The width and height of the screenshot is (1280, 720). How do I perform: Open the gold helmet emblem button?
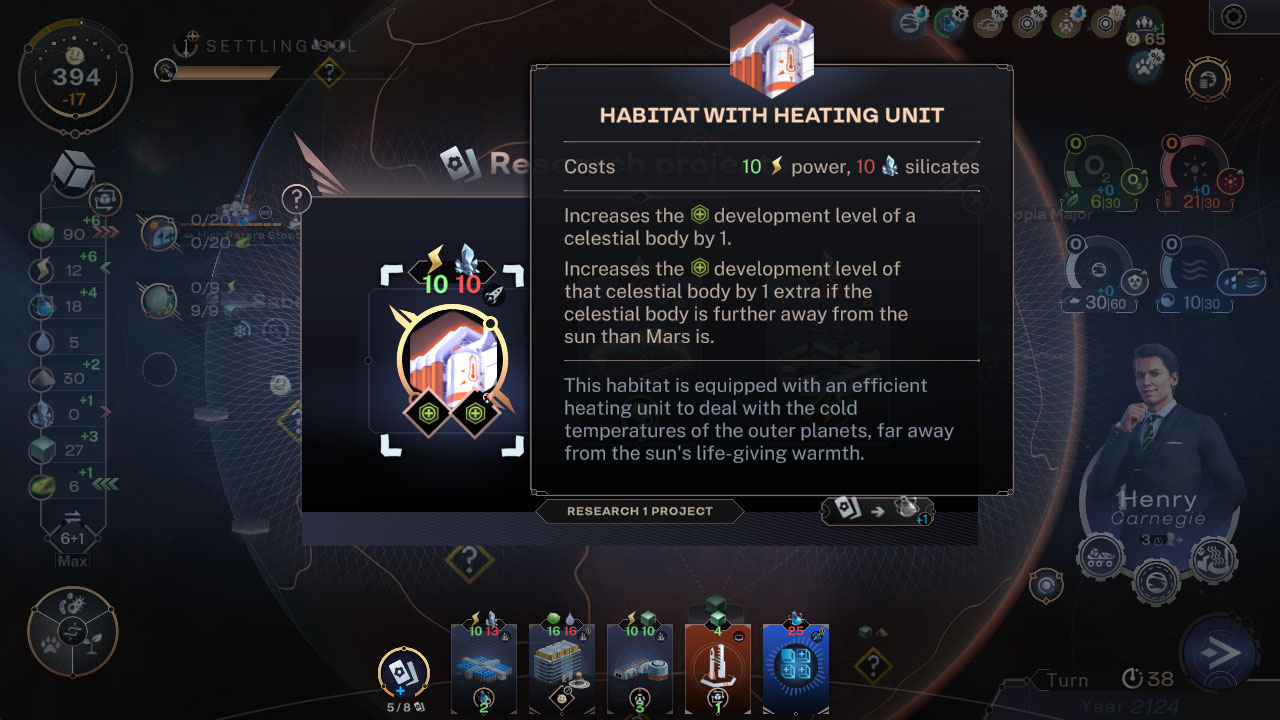[x=1206, y=78]
